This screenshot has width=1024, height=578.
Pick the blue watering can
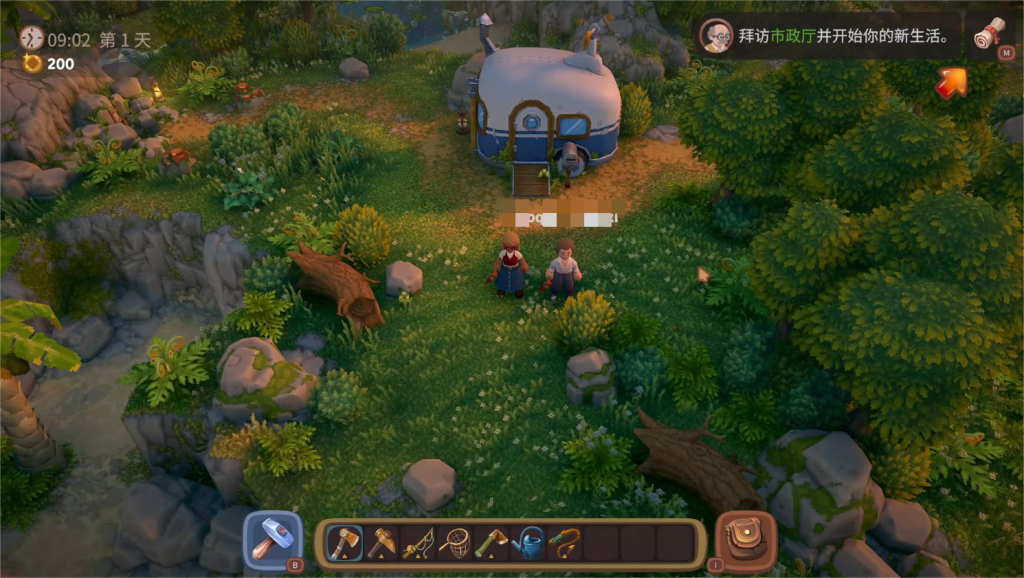529,543
